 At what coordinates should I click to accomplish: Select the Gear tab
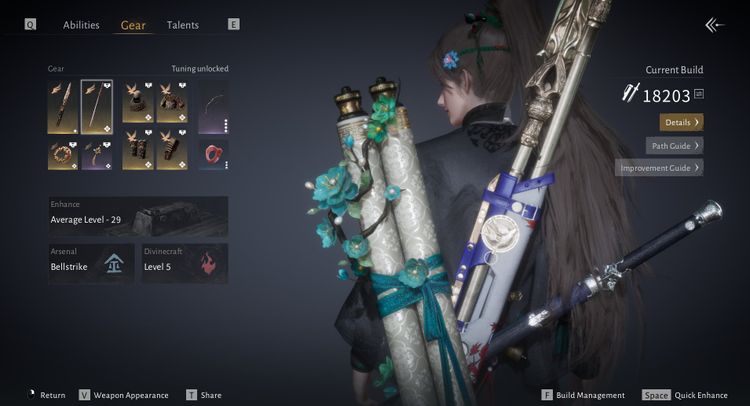click(133, 25)
